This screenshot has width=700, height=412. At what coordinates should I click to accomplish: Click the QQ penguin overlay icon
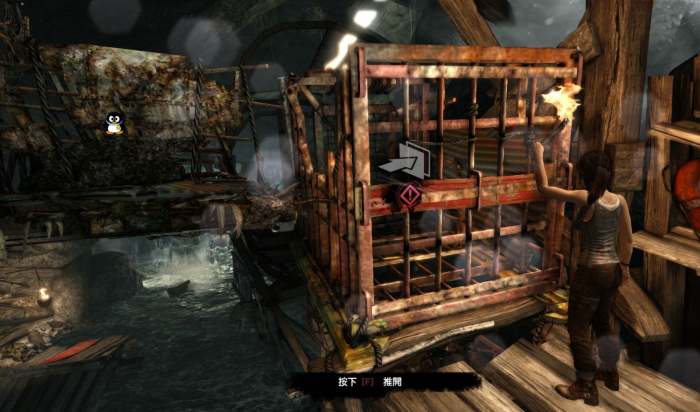(114, 124)
